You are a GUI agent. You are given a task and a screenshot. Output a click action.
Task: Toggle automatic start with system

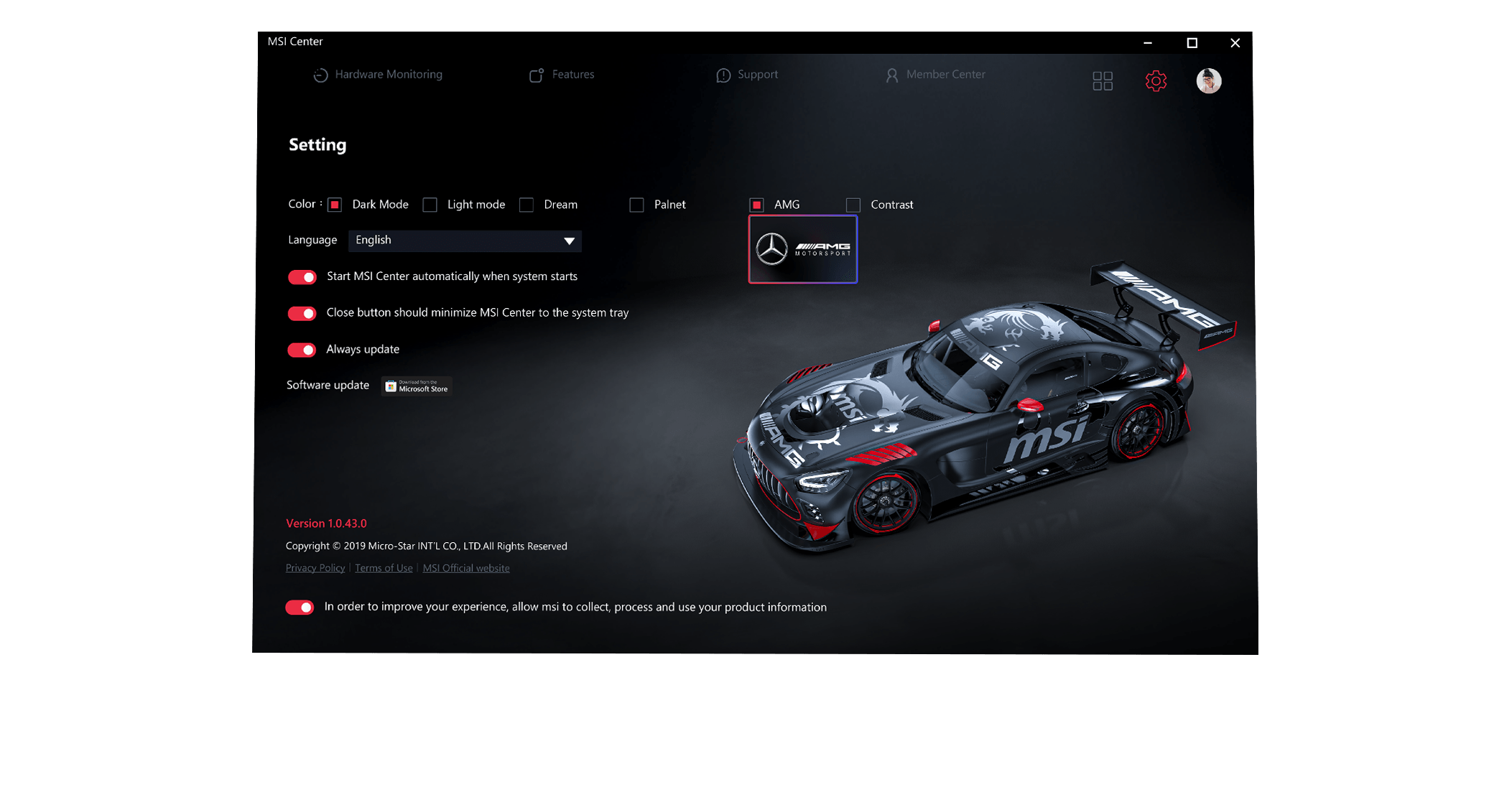tap(302, 277)
